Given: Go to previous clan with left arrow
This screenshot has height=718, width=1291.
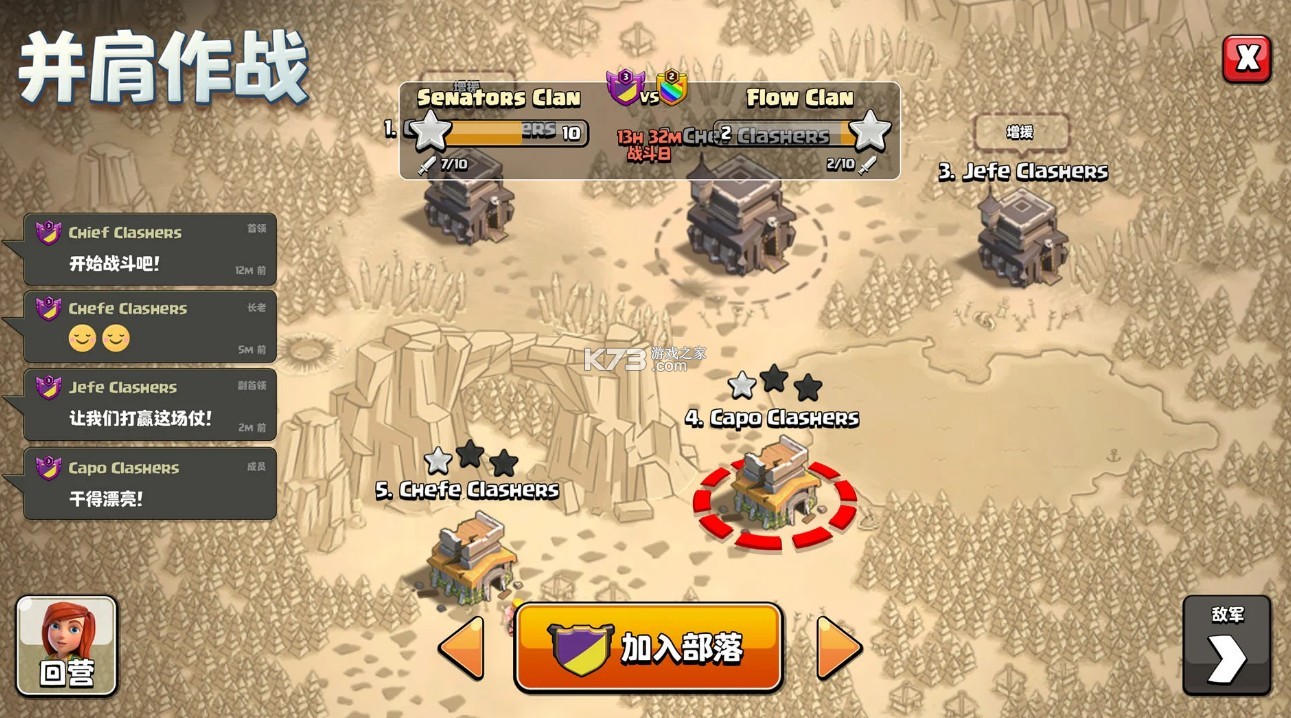Looking at the screenshot, I should pyautogui.click(x=462, y=648).
